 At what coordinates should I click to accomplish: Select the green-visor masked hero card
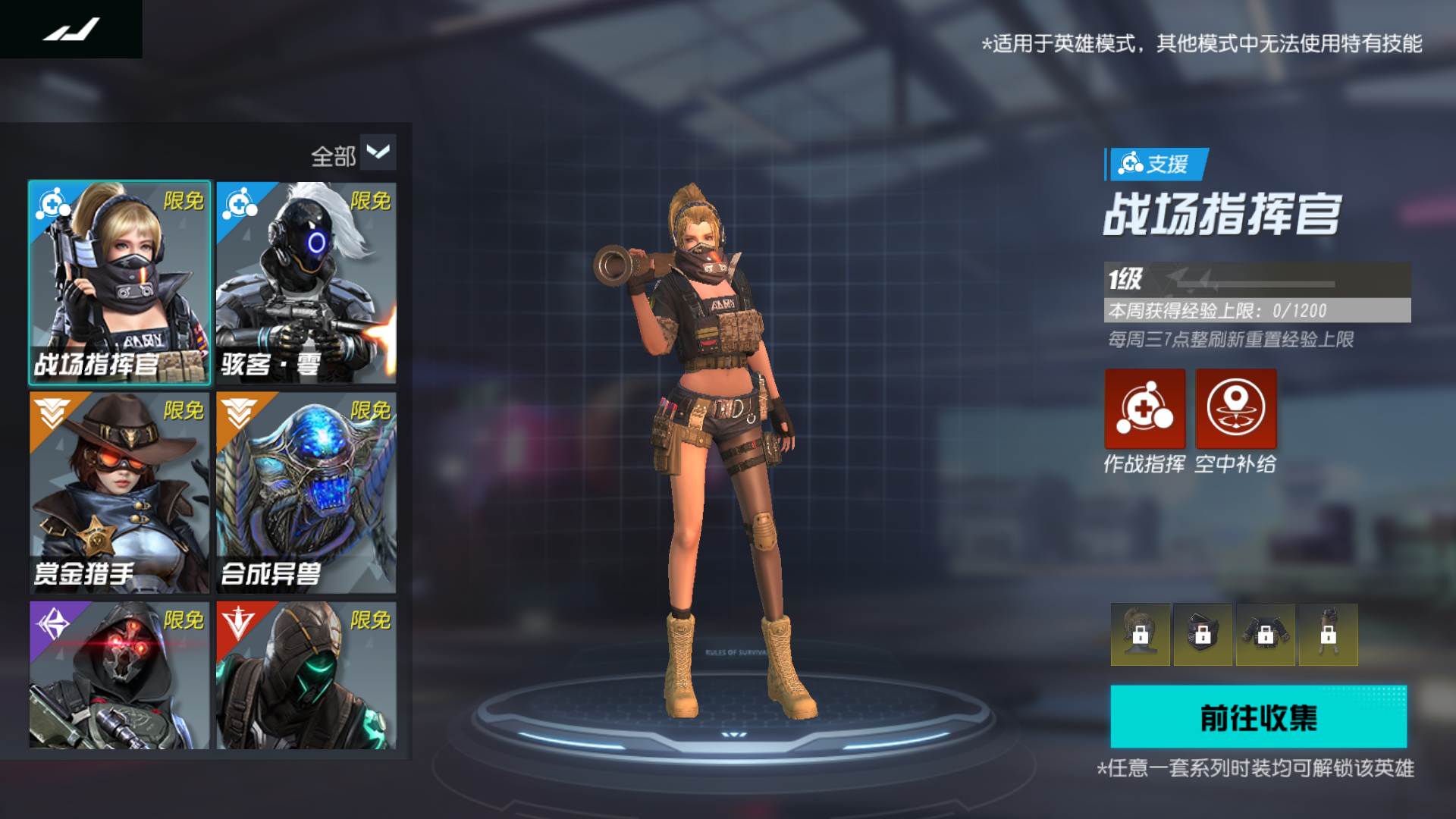[306, 675]
